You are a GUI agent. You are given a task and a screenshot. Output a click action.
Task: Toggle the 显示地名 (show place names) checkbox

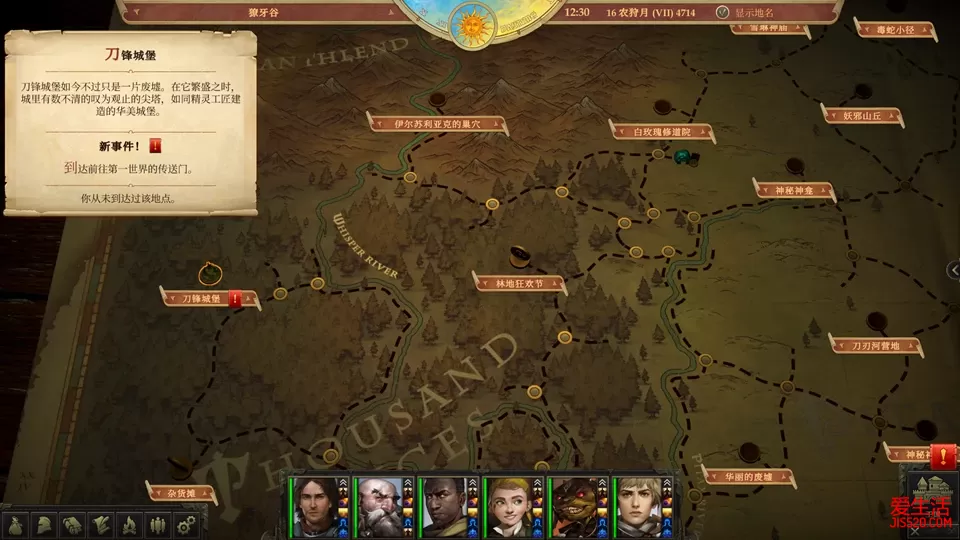pos(723,13)
